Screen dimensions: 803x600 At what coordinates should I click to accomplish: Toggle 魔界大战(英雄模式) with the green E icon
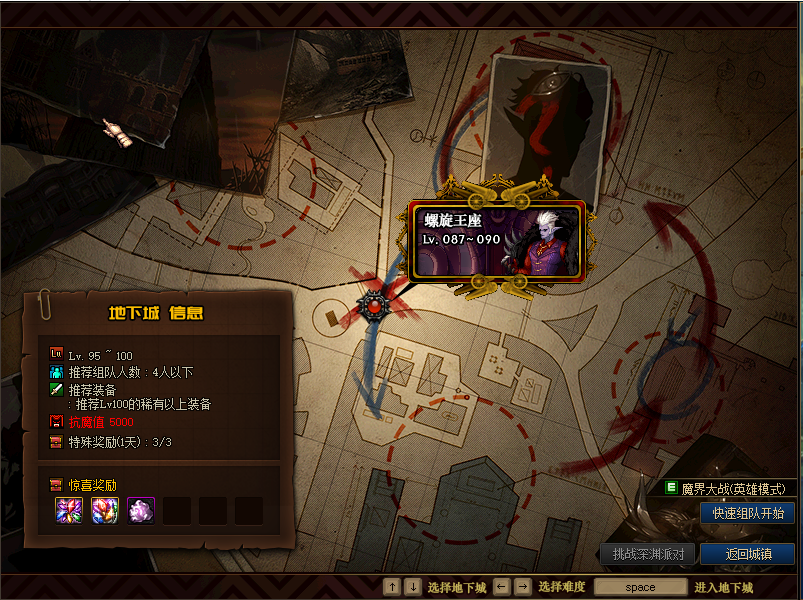[x=671, y=487]
